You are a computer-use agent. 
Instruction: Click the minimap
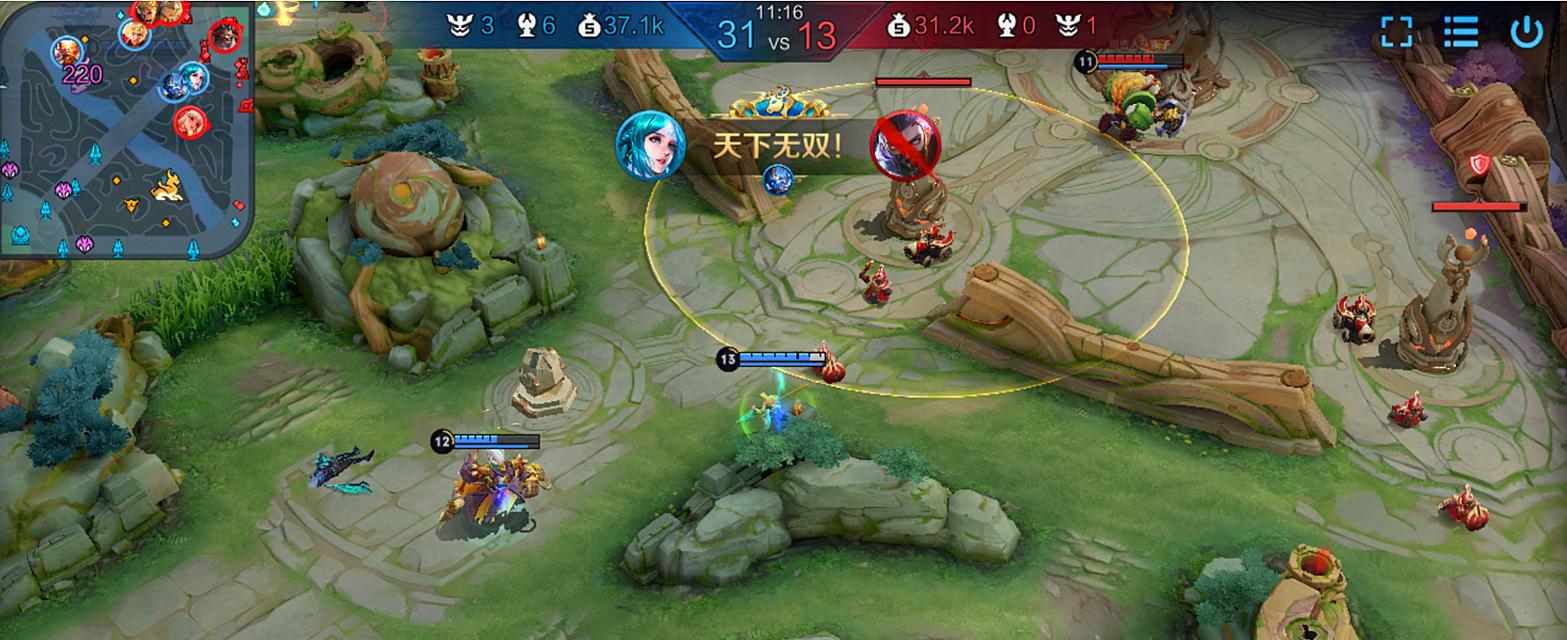pyautogui.click(x=125, y=128)
